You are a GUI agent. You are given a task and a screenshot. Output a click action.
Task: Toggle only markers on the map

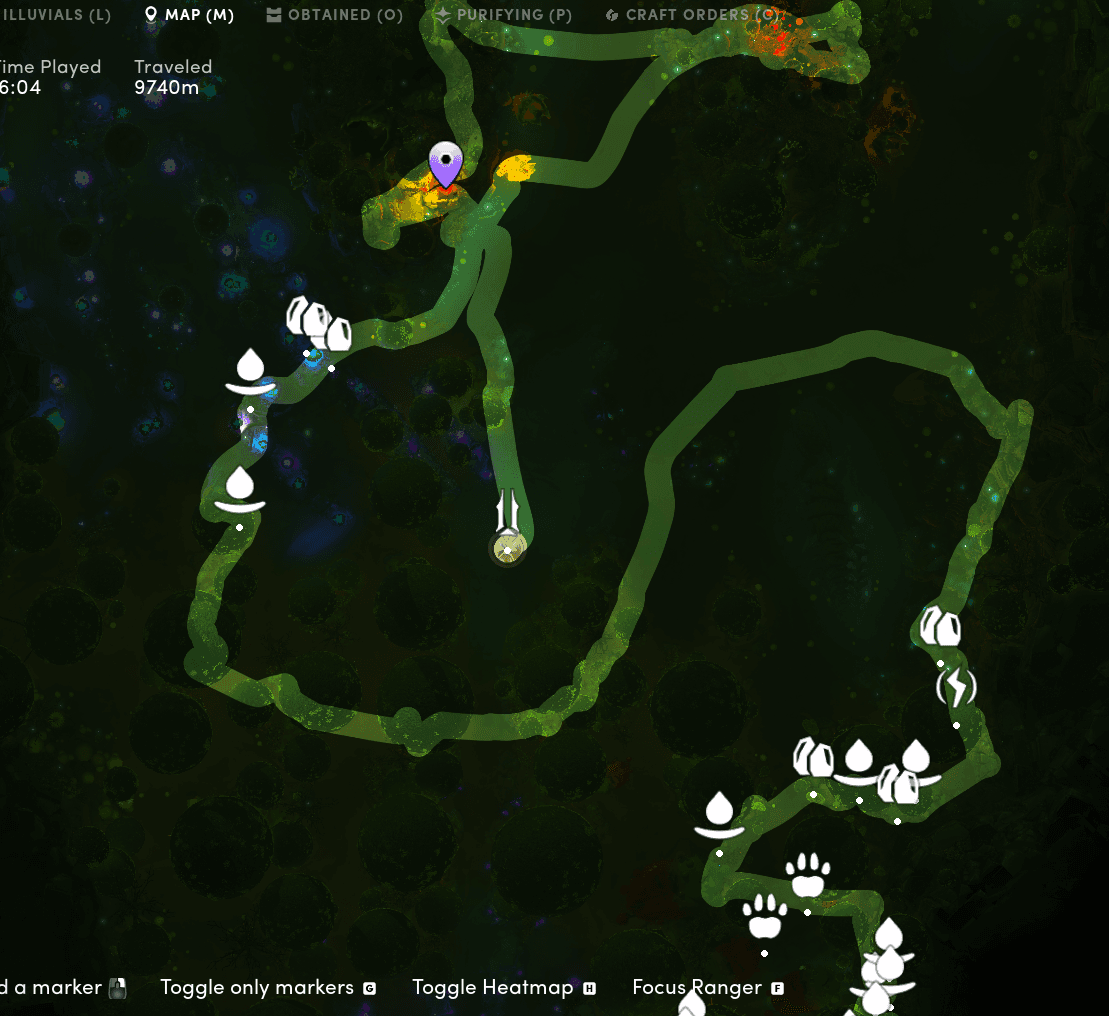267,988
